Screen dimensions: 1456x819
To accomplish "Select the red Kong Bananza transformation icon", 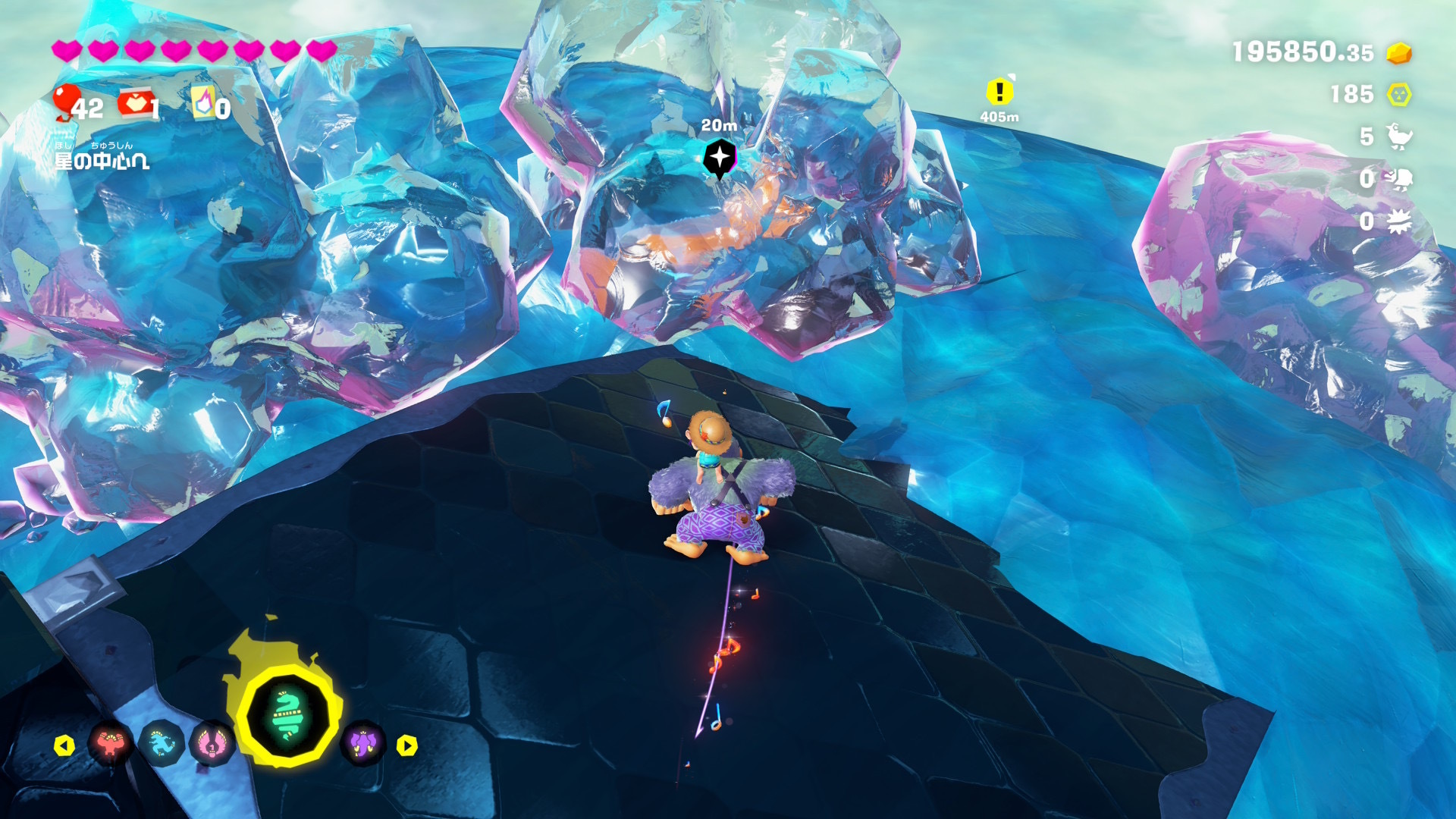I will tap(111, 745).
